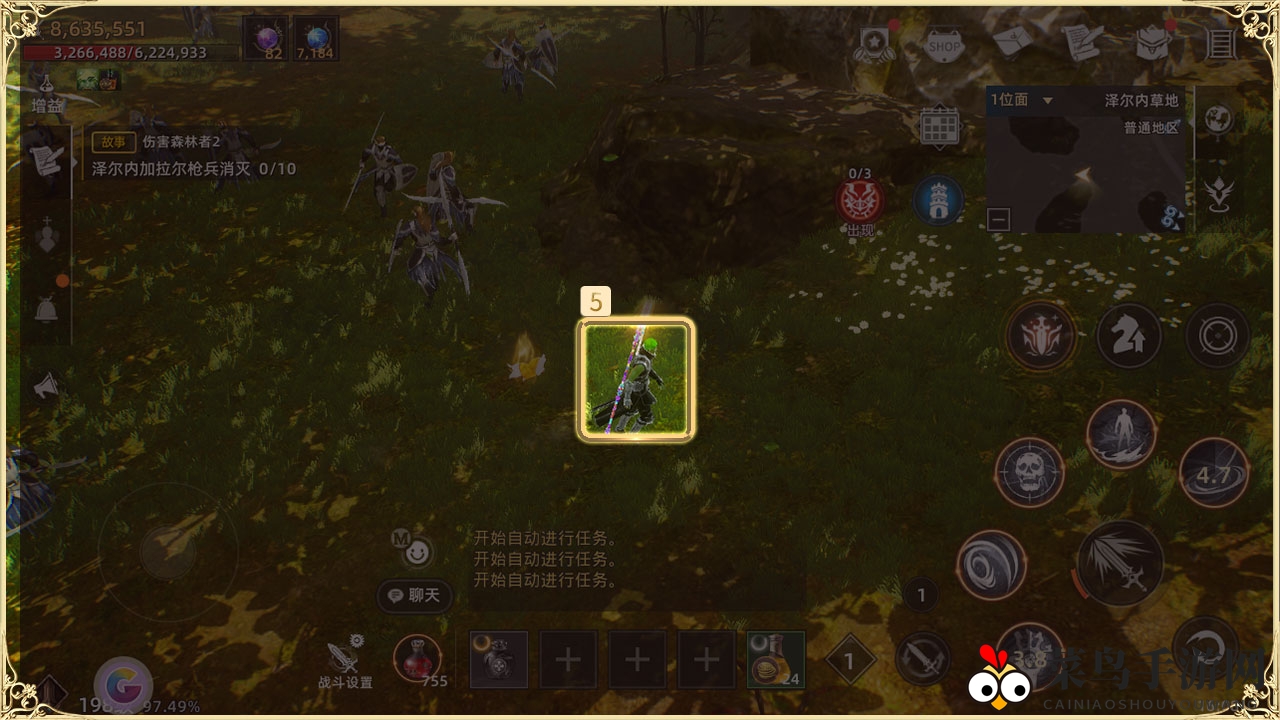The image size is (1280, 720).
Task: Open the calendar events icon
Action: click(x=939, y=126)
